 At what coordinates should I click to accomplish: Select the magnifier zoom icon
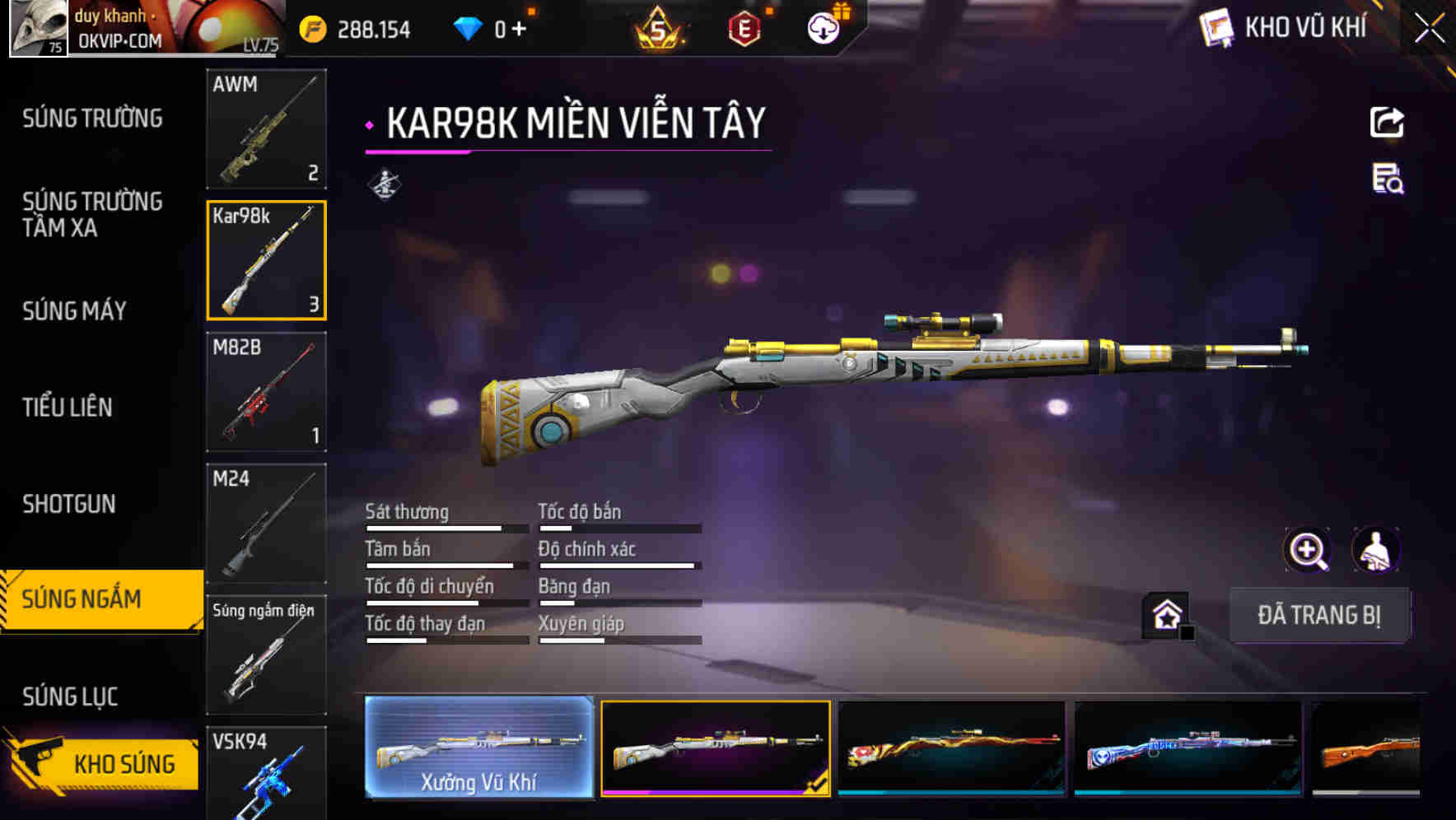pyautogui.click(x=1305, y=550)
